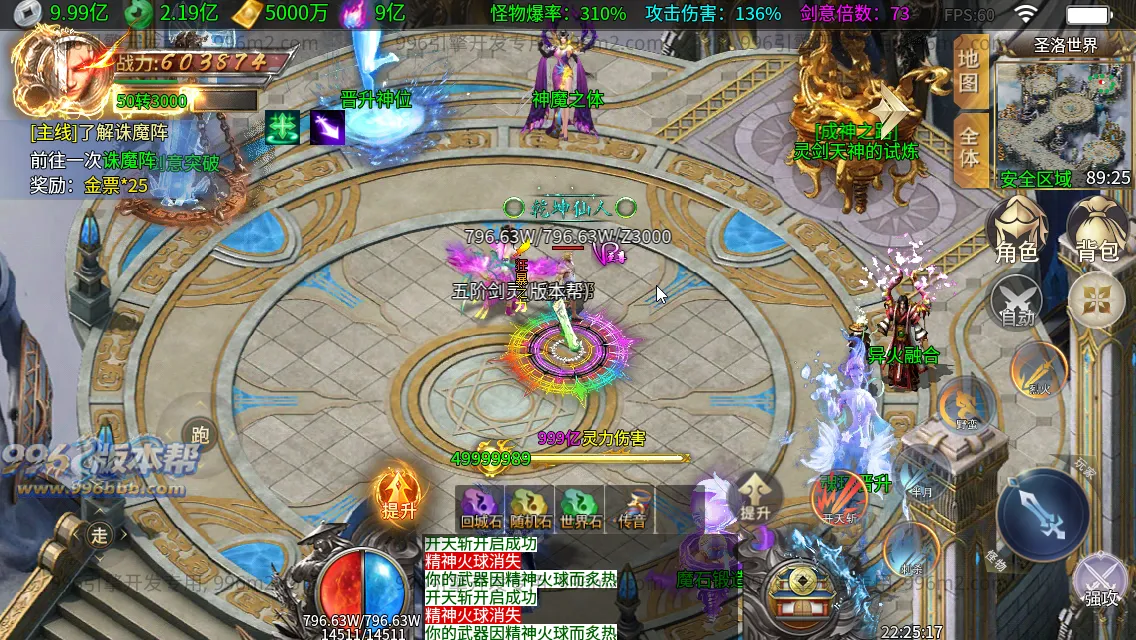Switch to the 全体 tab
The width and height of the screenshot is (1136, 640).
coord(969,146)
